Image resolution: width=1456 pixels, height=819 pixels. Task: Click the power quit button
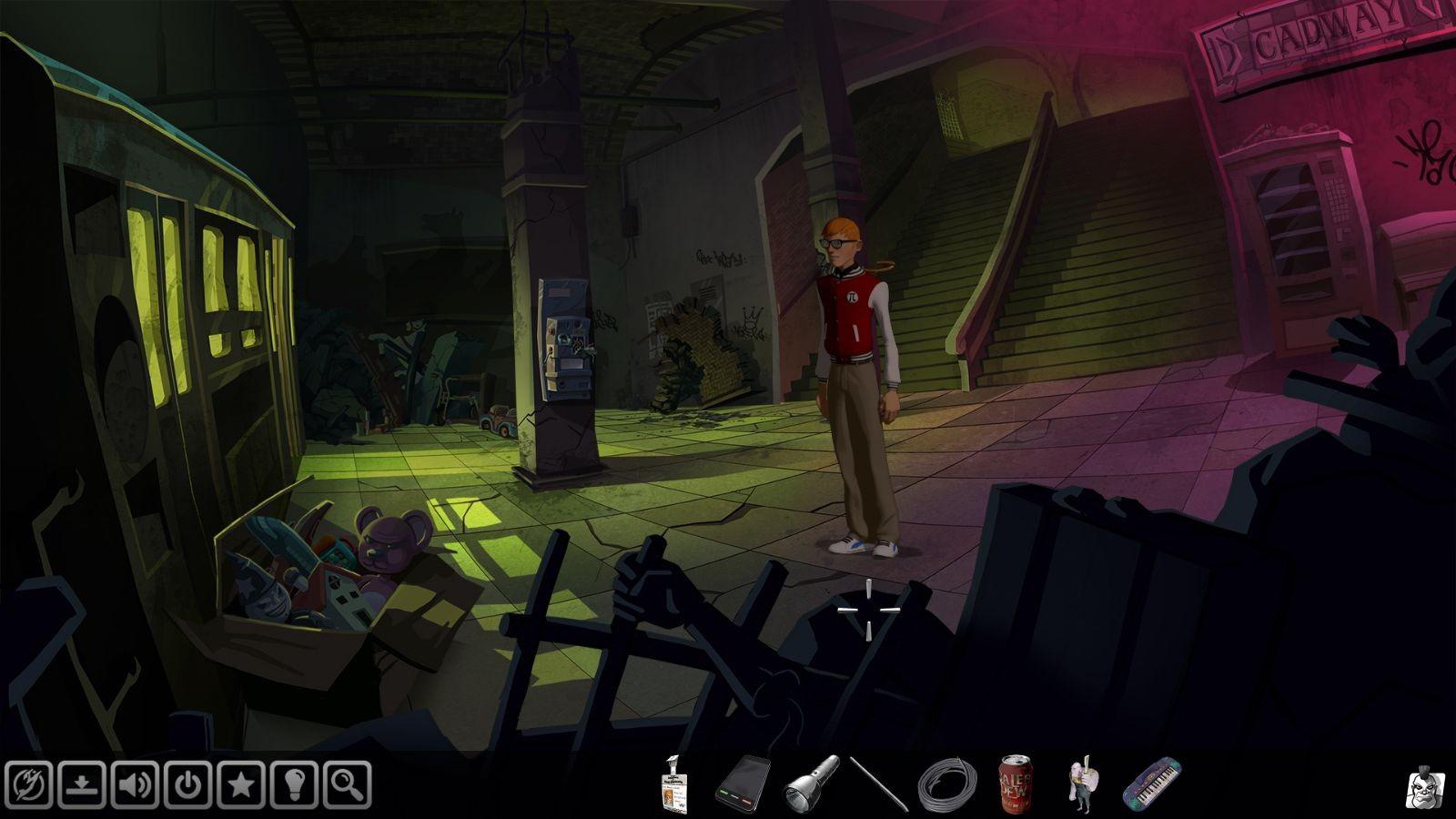point(187,784)
